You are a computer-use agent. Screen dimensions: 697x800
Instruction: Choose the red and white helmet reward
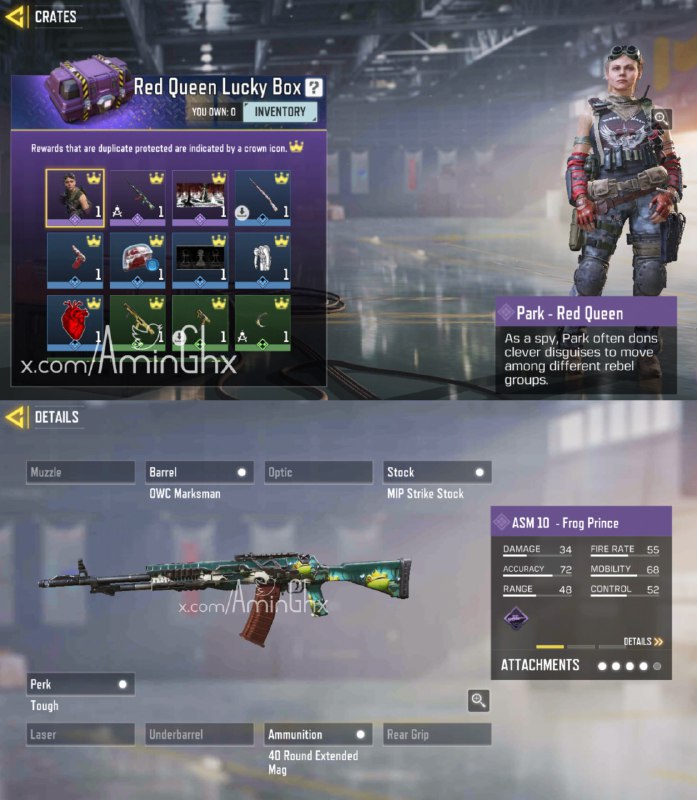(x=137, y=260)
